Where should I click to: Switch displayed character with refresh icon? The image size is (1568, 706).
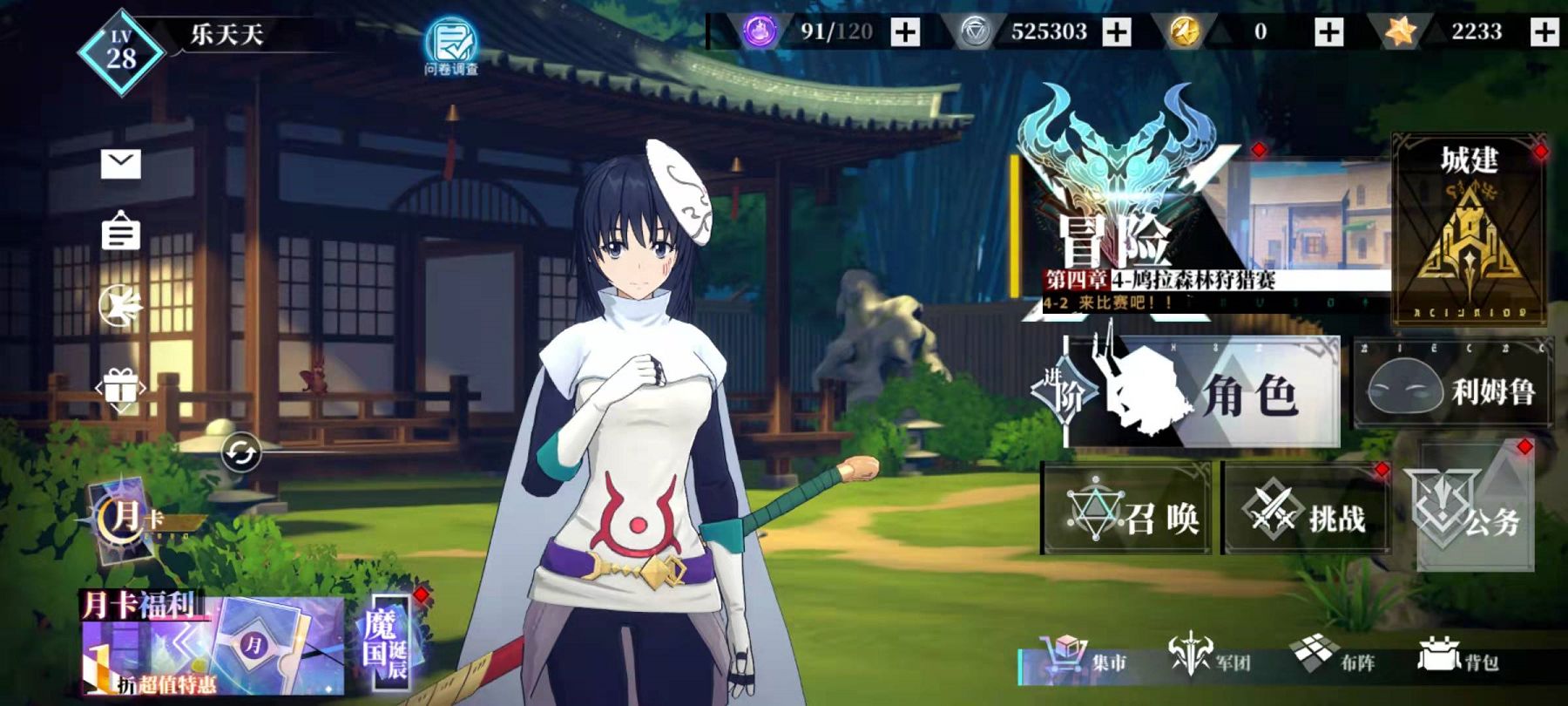(x=241, y=453)
